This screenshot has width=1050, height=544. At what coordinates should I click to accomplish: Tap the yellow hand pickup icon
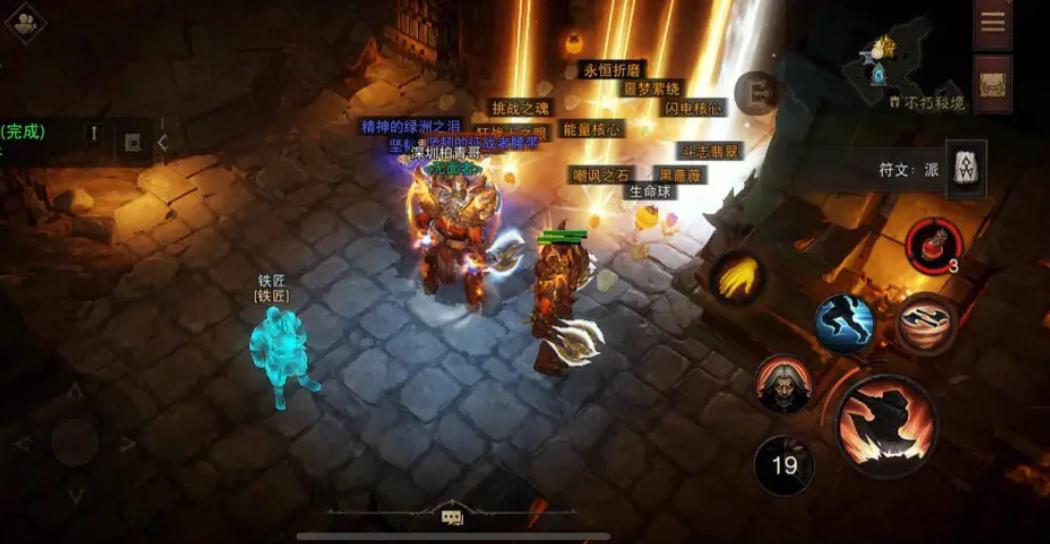738,278
